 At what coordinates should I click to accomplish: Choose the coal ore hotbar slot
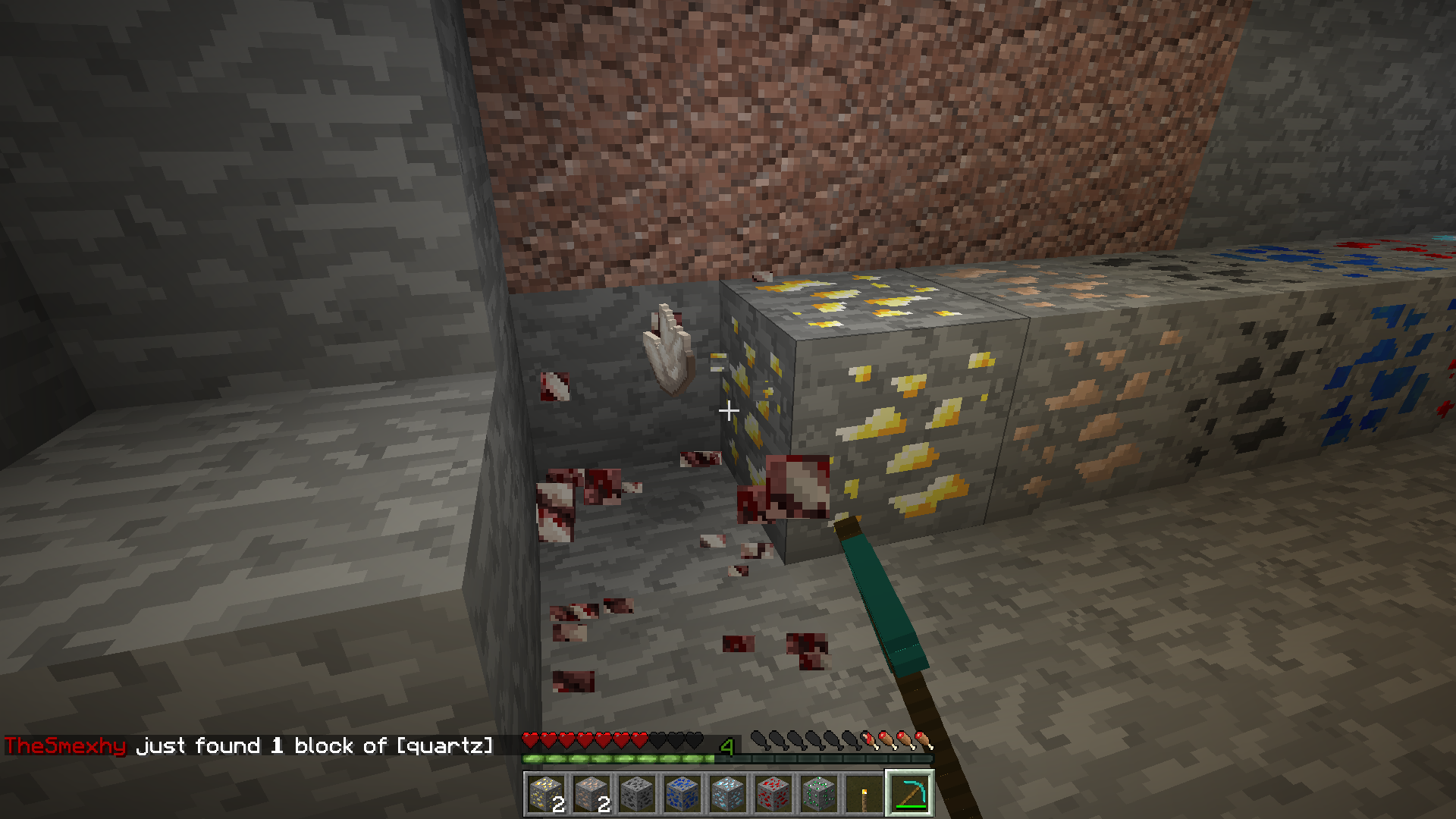[x=637, y=794]
